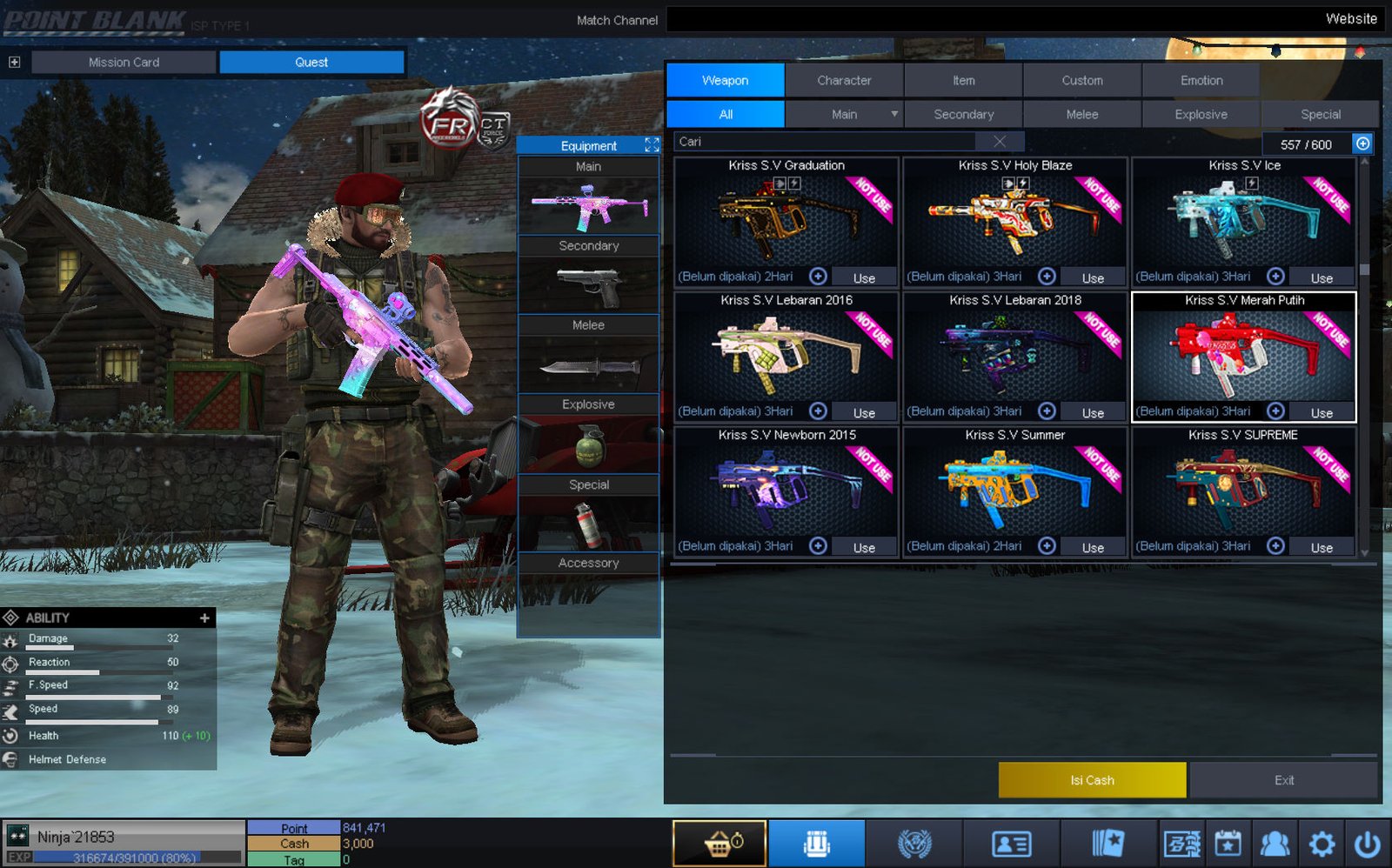
Task: Switch to Mission Card tab
Action: click(124, 62)
